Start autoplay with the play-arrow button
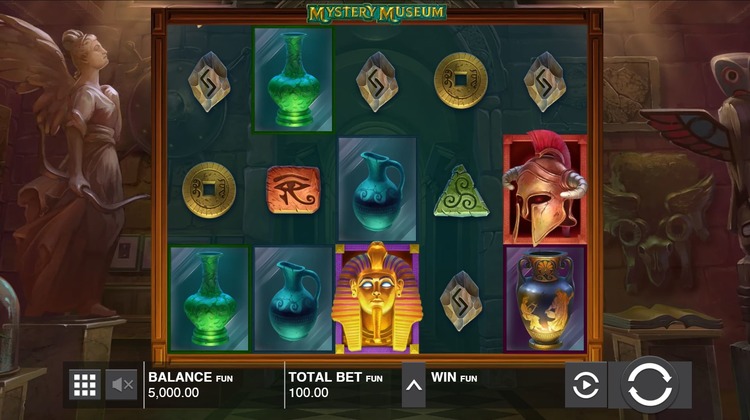This screenshot has width=750, height=420. click(585, 384)
